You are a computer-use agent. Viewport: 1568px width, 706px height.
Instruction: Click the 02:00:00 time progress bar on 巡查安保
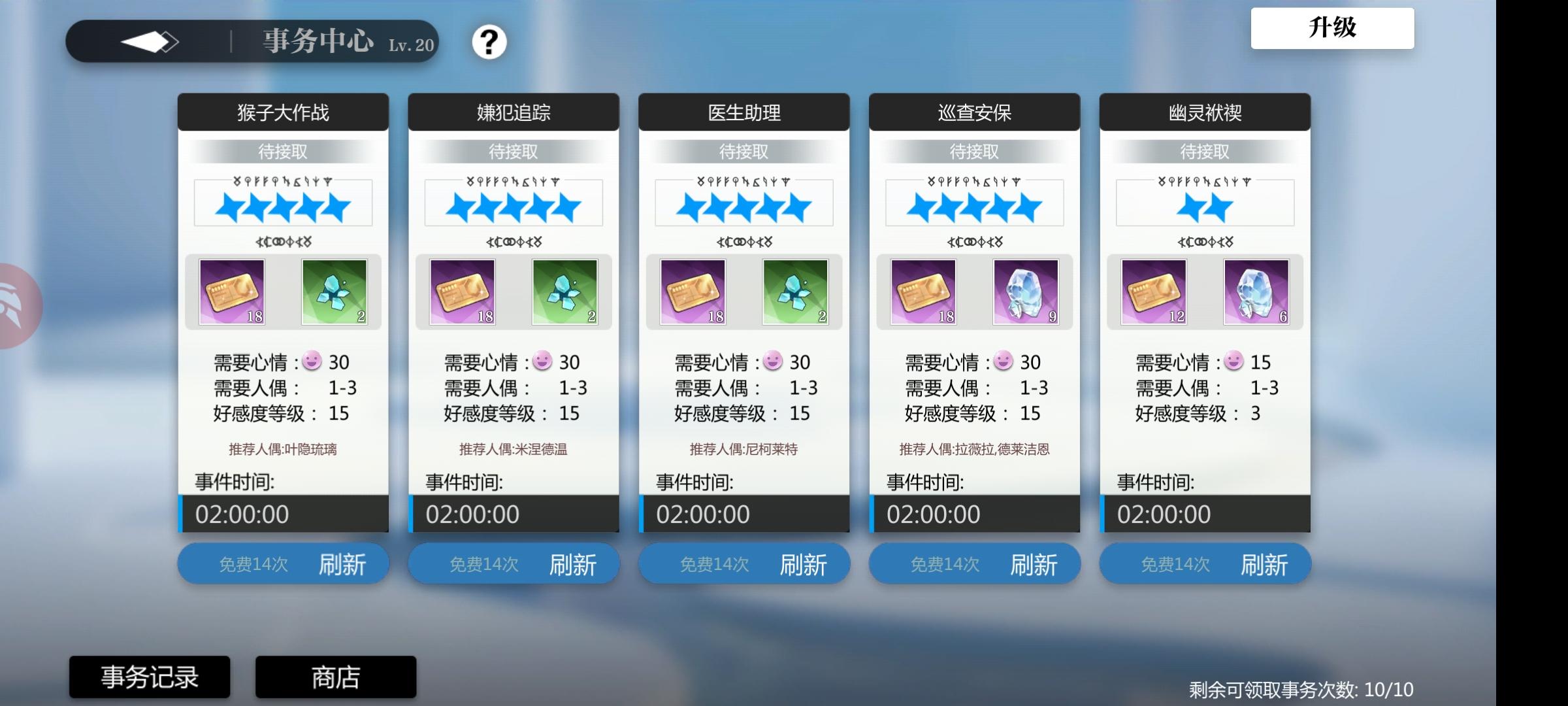975,514
